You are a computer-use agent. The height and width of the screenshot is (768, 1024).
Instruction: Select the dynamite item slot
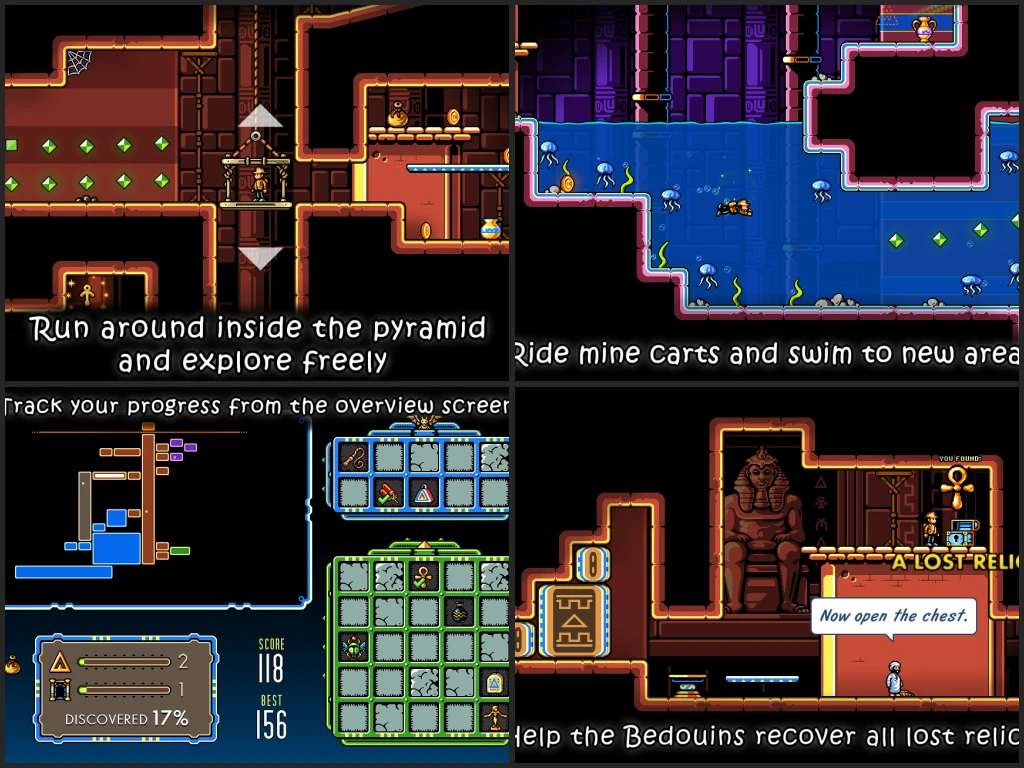coord(389,491)
